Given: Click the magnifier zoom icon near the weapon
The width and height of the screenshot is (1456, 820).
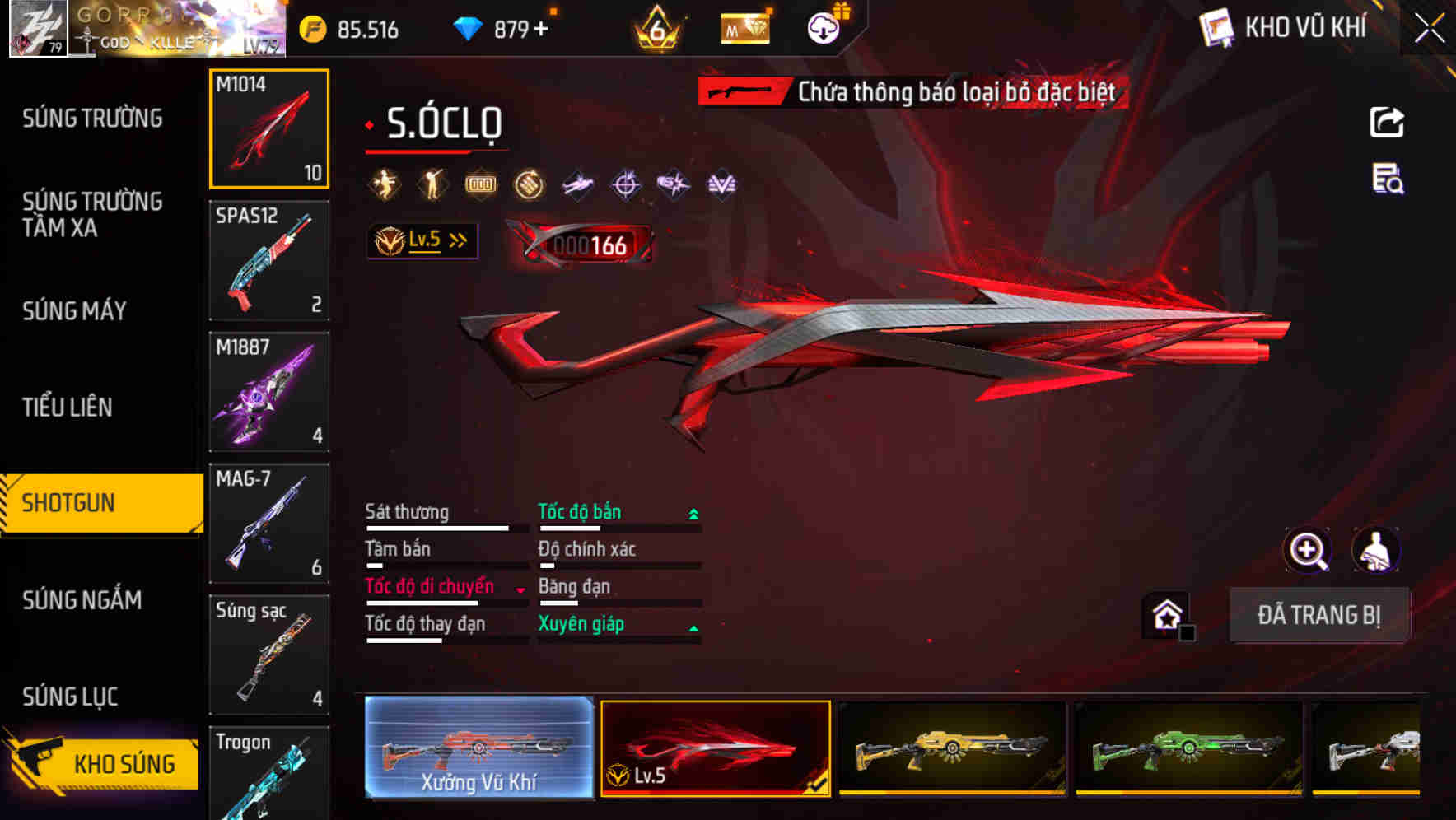Looking at the screenshot, I should coord(1307,550).
